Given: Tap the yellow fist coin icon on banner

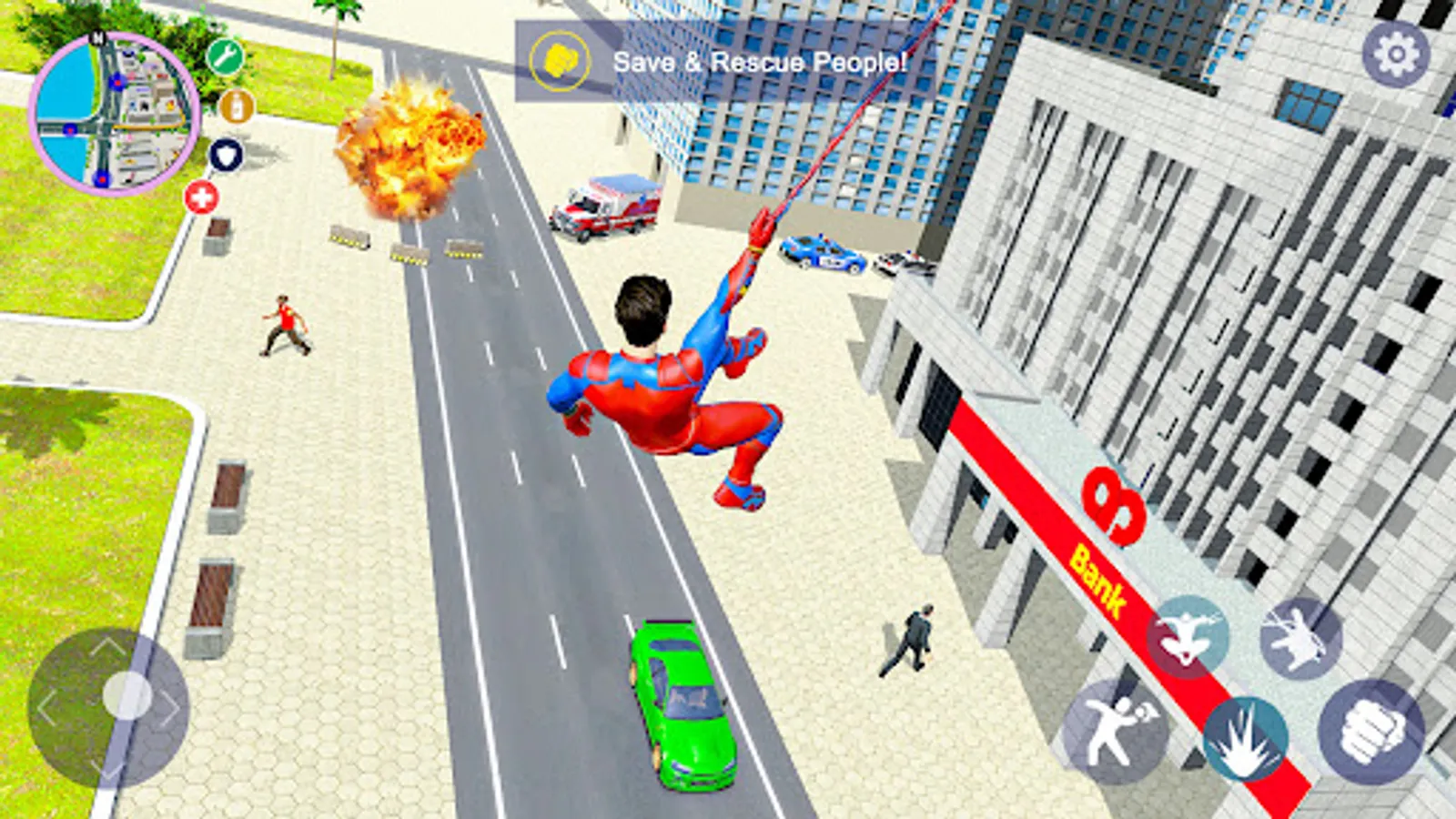Looking at the screenshot, I should coord(561,59).
